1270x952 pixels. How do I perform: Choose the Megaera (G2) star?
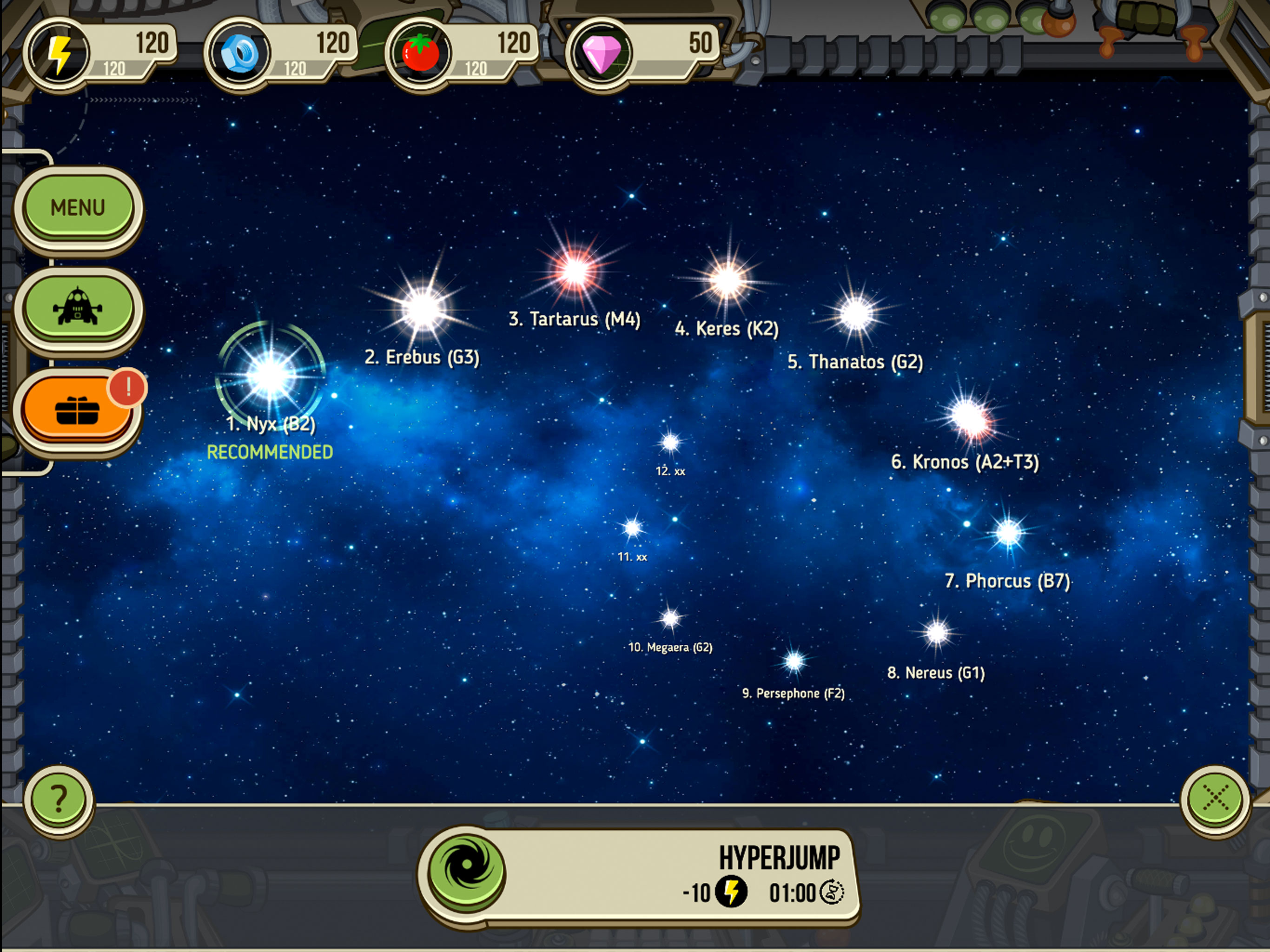[x=670, y=619]
